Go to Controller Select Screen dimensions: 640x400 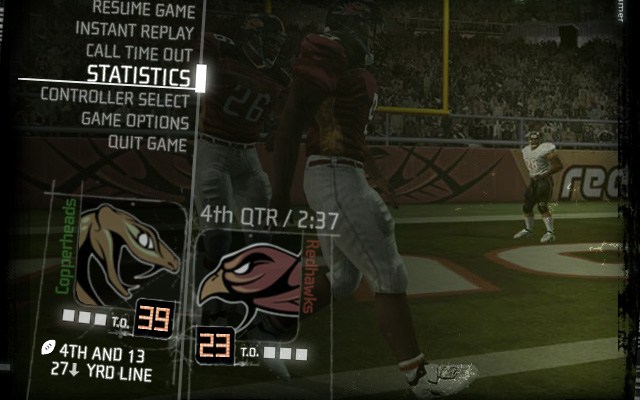115,99
